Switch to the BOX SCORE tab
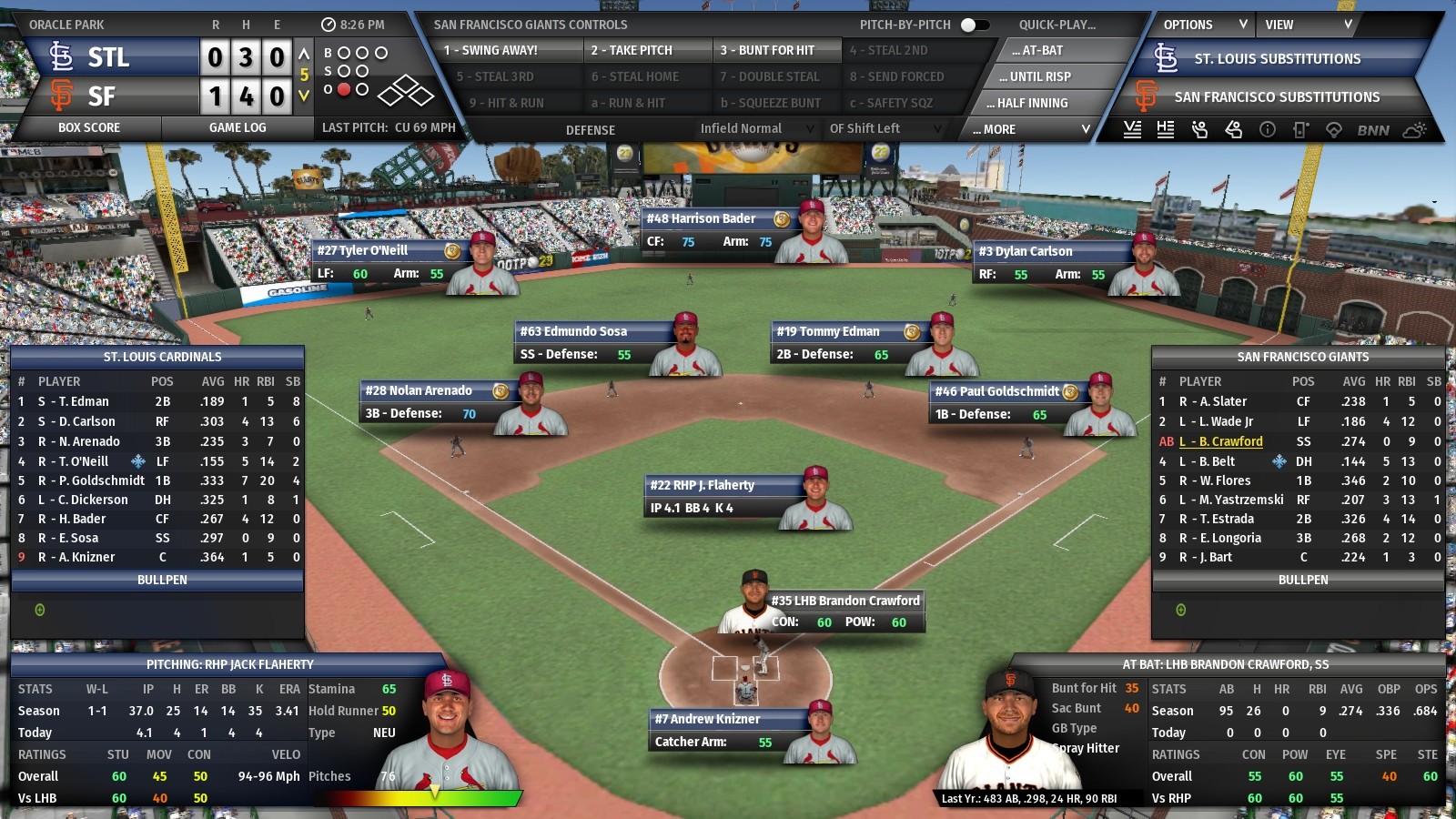Image resolution: width=1456 pixels, height=819 pixels. 88,127
